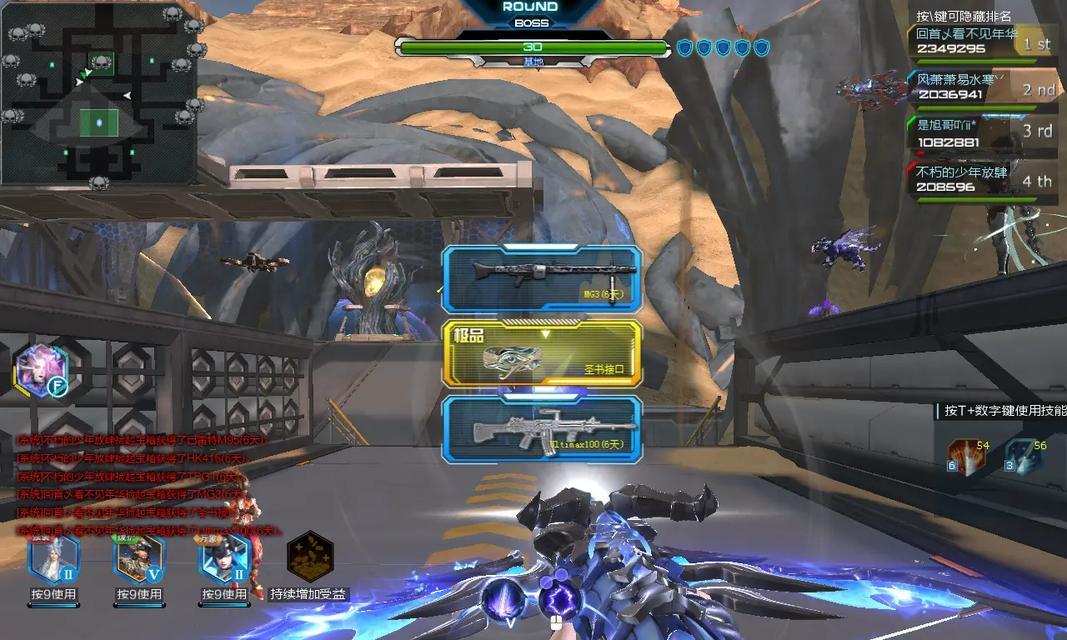Click the level V blade ability icon

pos(501,601)
